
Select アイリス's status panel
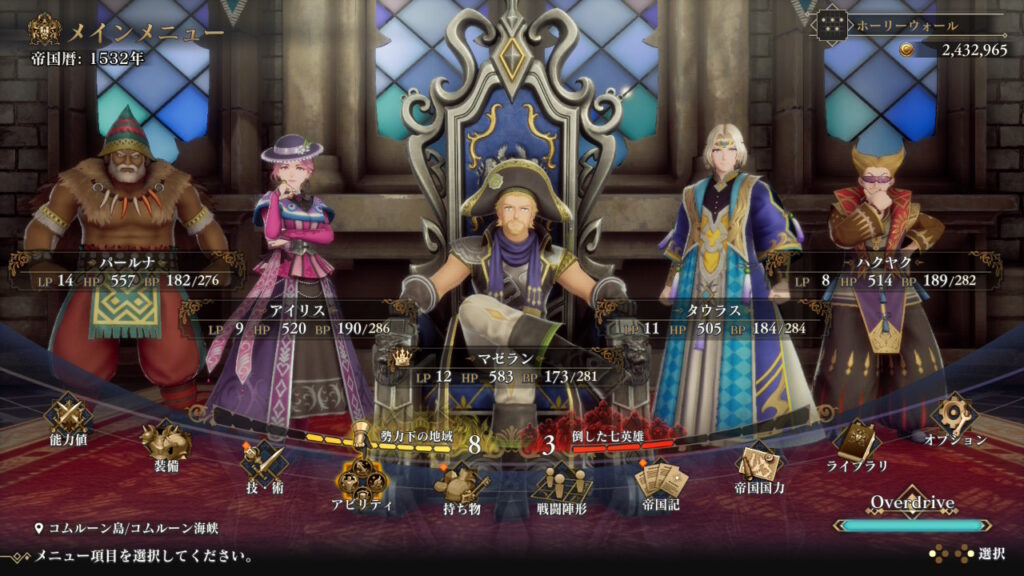click(299, 319)
